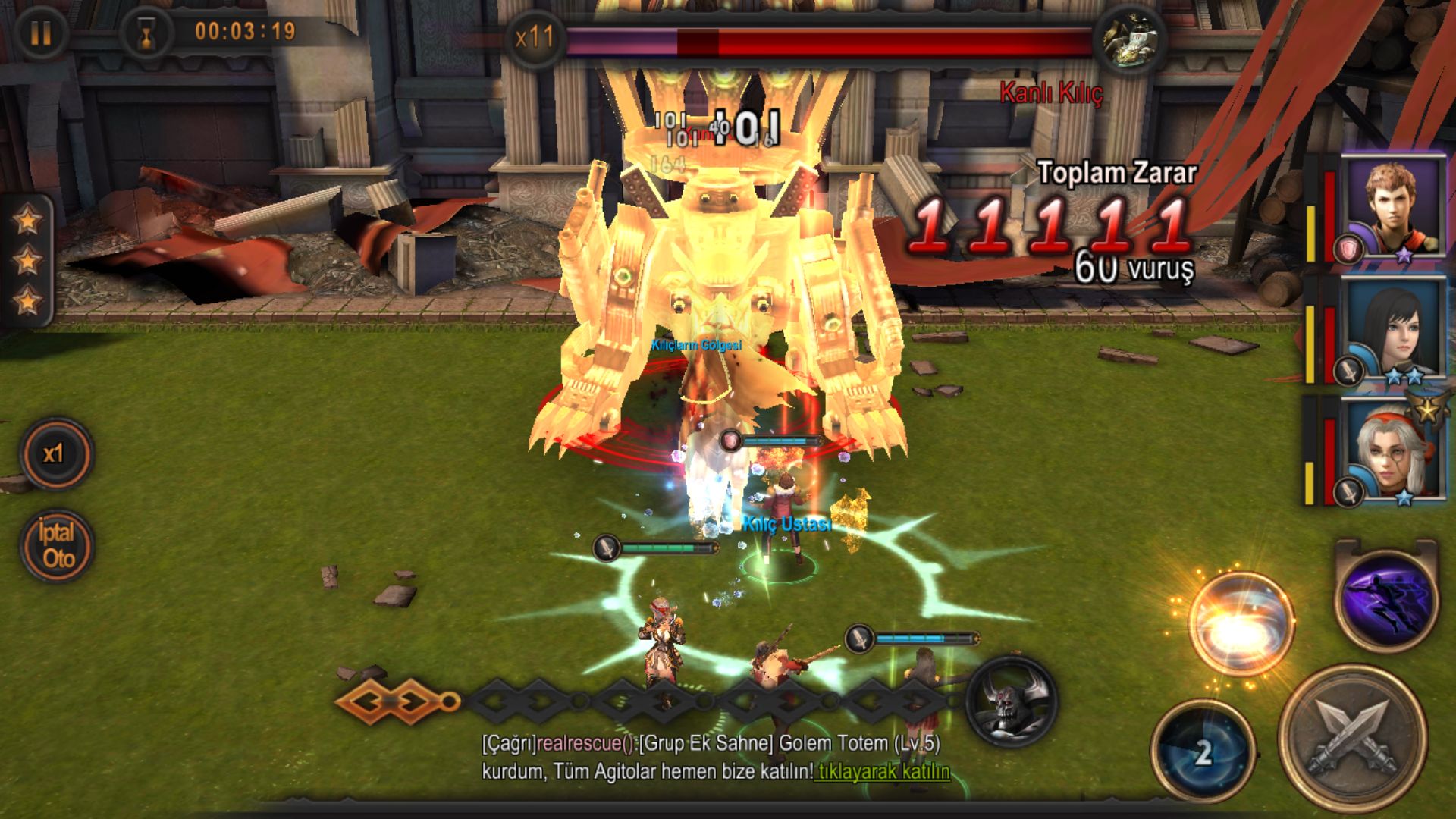Tap the boss portrait icon
This screenshot has height=819, width=1456.
(x=1129, y=38)
